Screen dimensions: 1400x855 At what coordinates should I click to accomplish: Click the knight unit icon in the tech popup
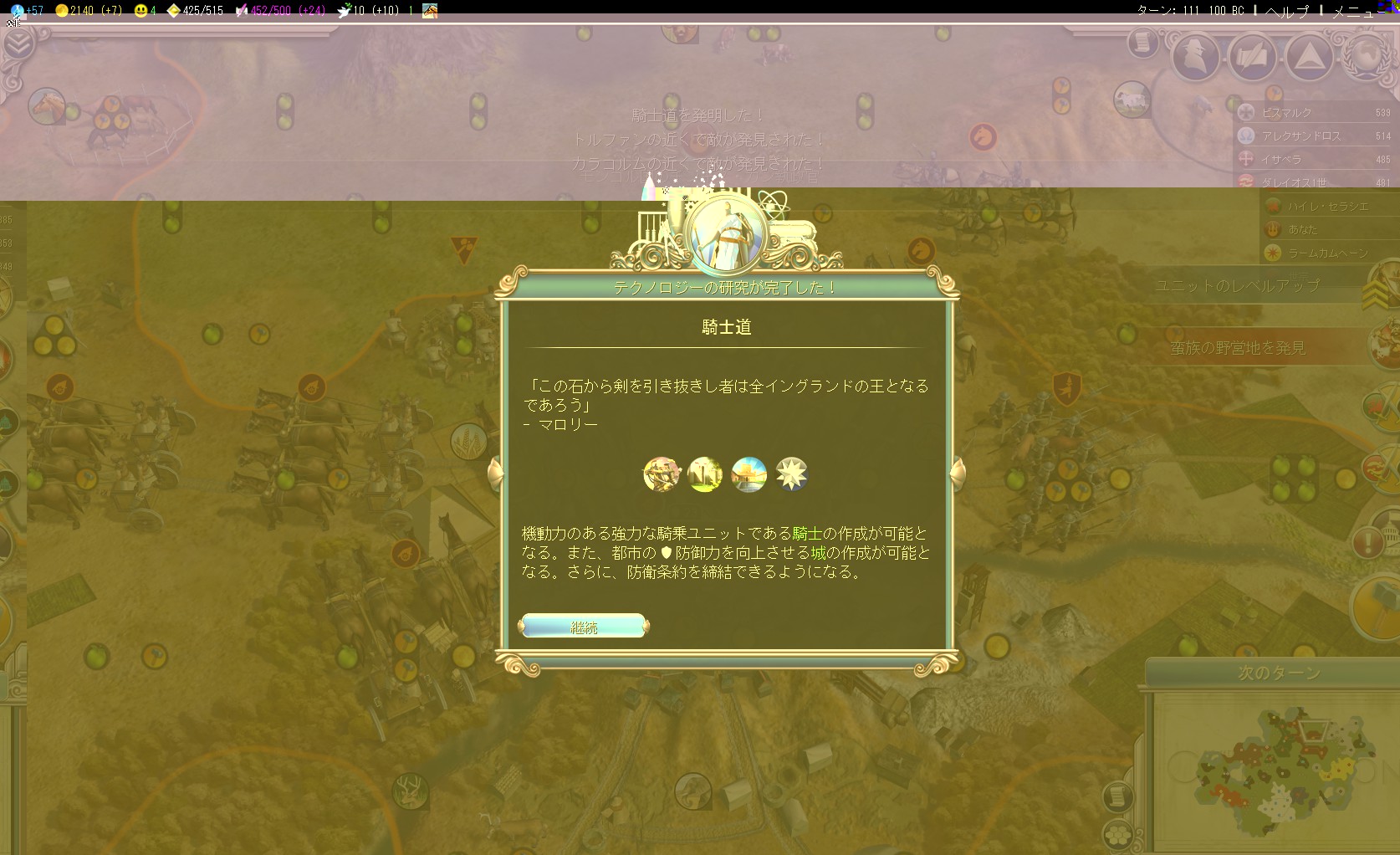point(662,474)
